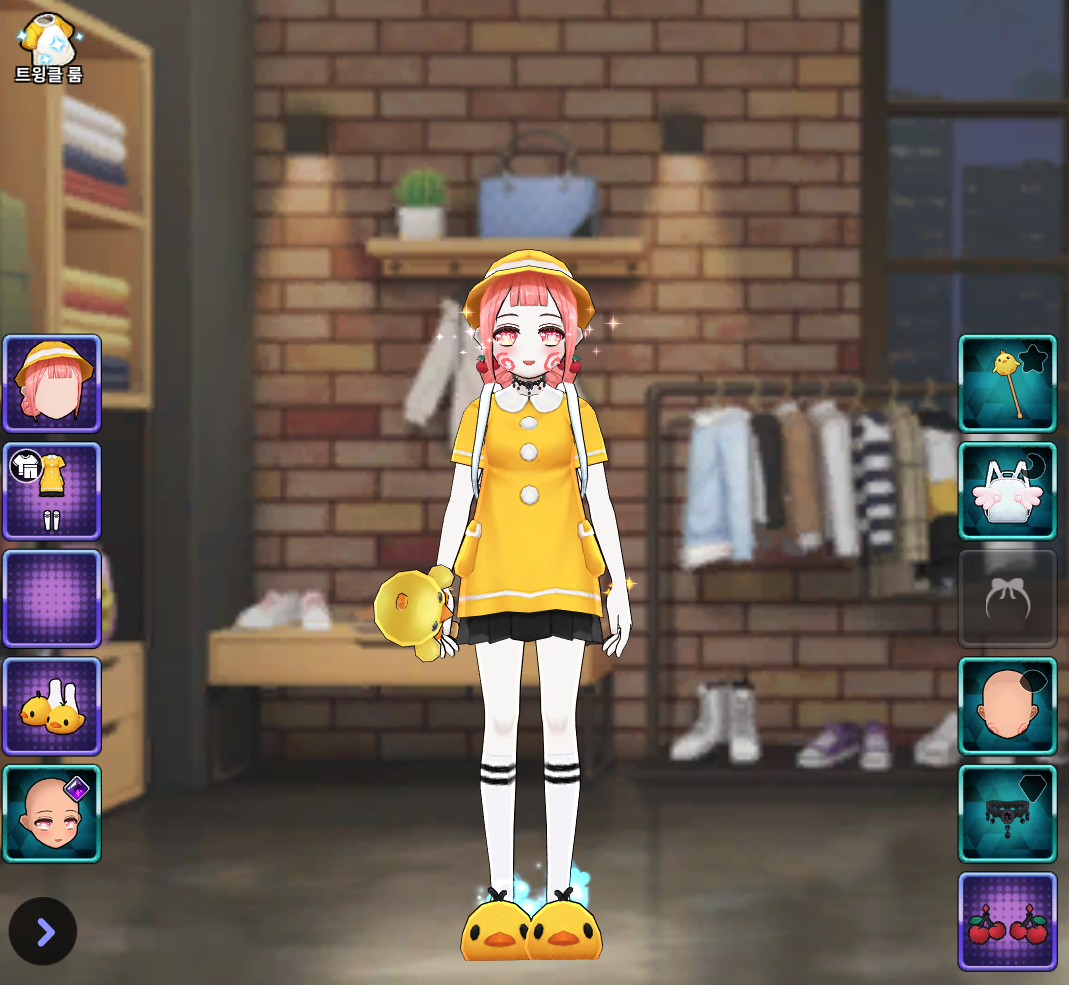The height and width of the screenshot is (985, 1069).
Task: Select the black choker necklace slot
Action: [x=1007, y=813]
